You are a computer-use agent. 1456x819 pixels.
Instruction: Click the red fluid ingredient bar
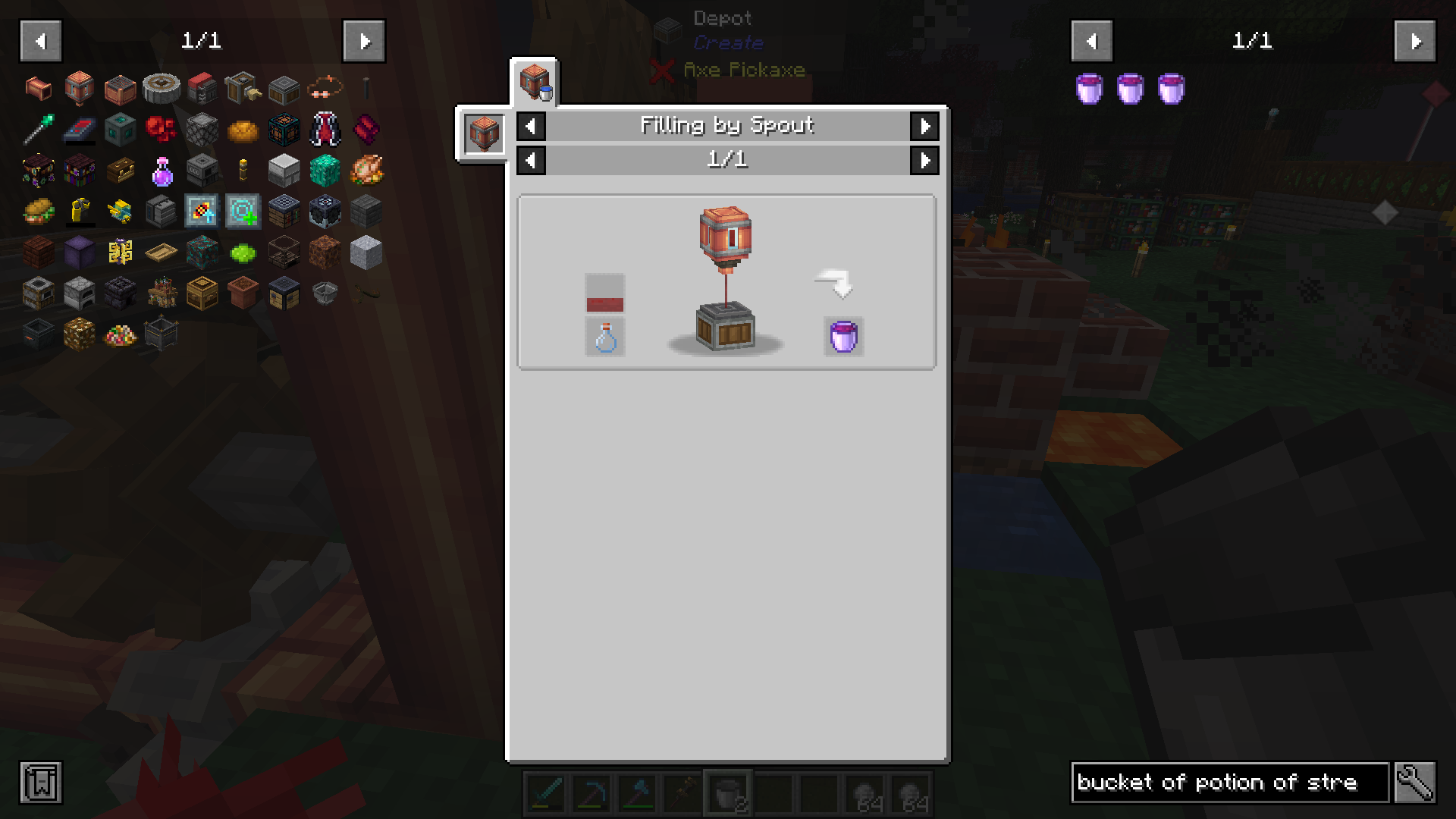[x=604, y=296]
